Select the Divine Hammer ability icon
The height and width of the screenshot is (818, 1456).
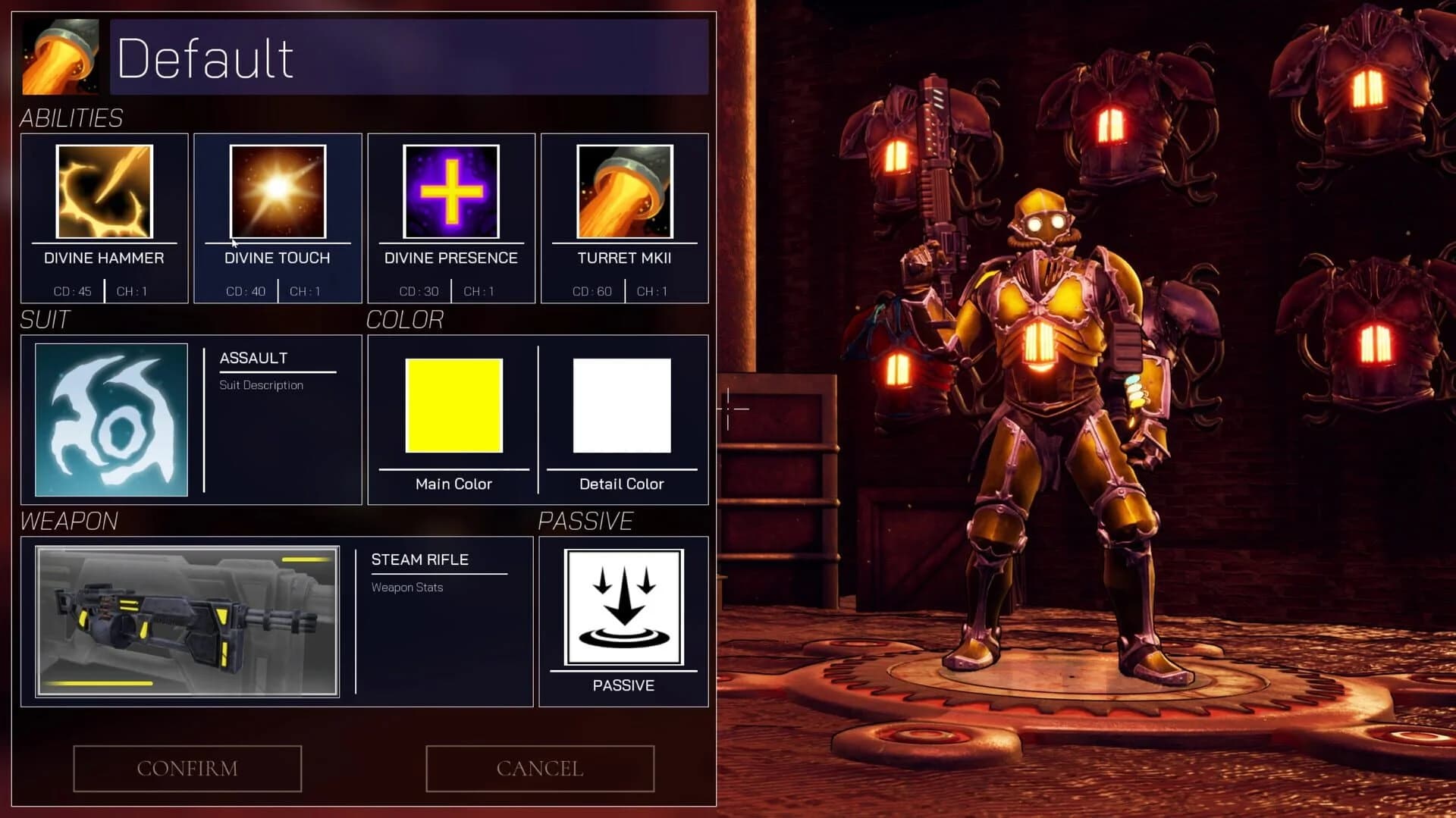tap(105, 191)
